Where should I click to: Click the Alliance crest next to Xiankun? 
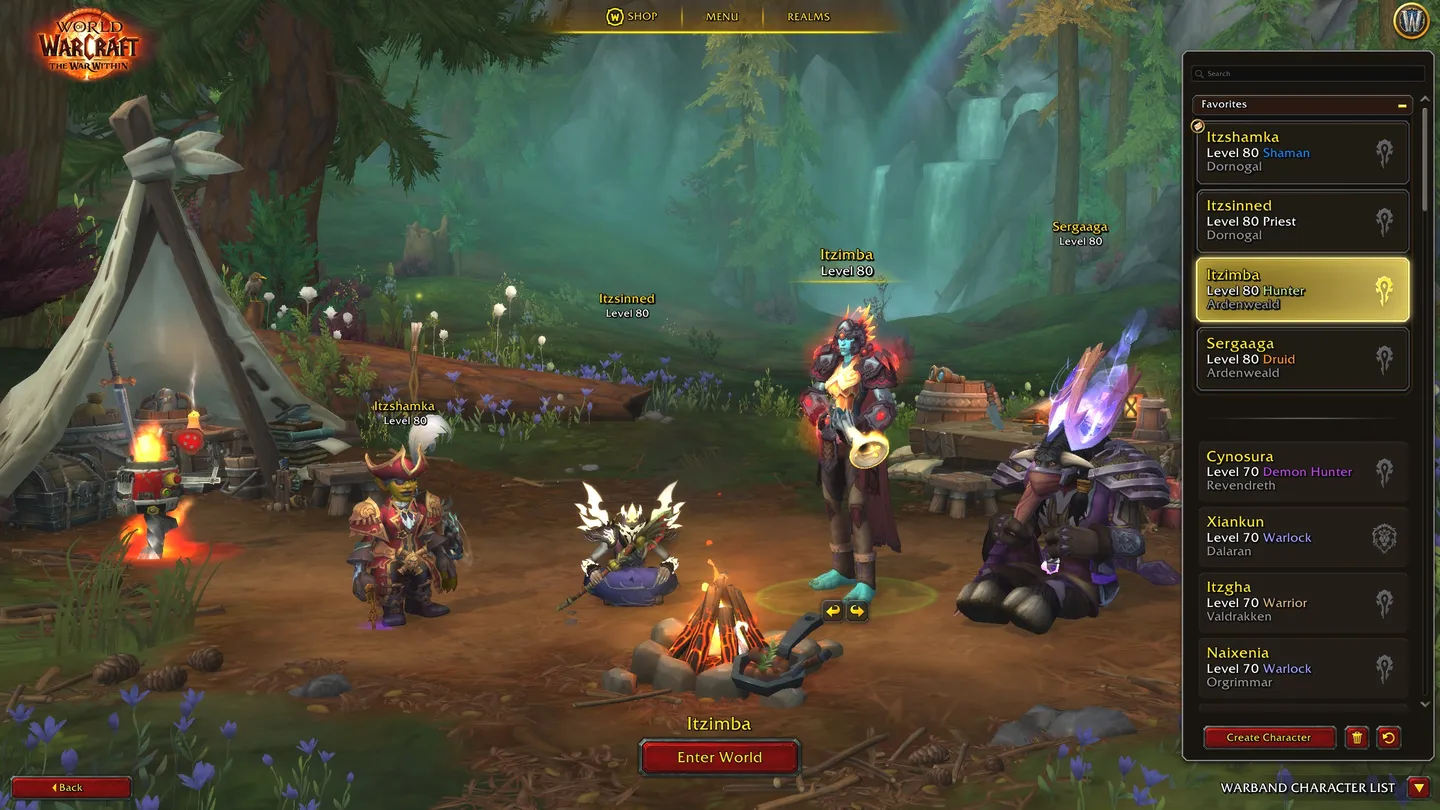click(1385, 537)
